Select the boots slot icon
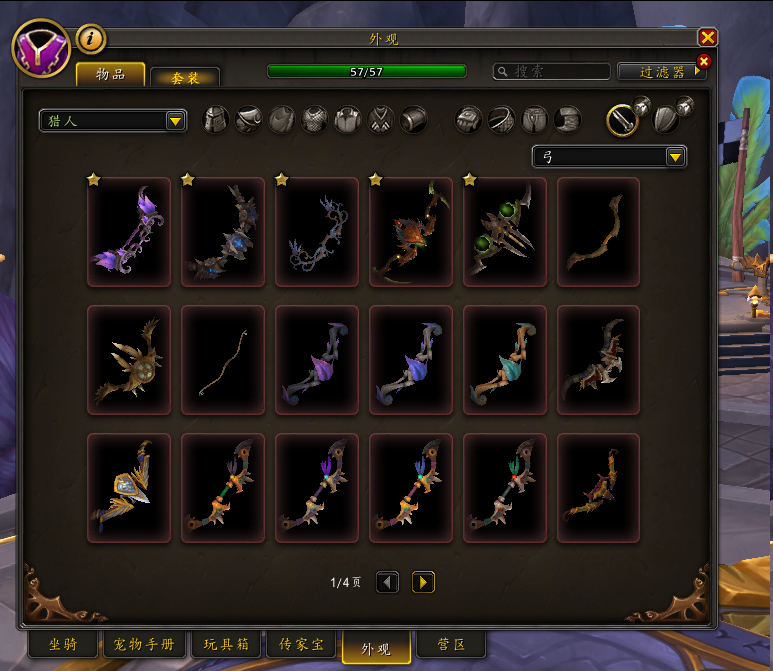Image resolution: width=773 pixels, height=671 pixels. pyautogui.click(x=567, y=120)
